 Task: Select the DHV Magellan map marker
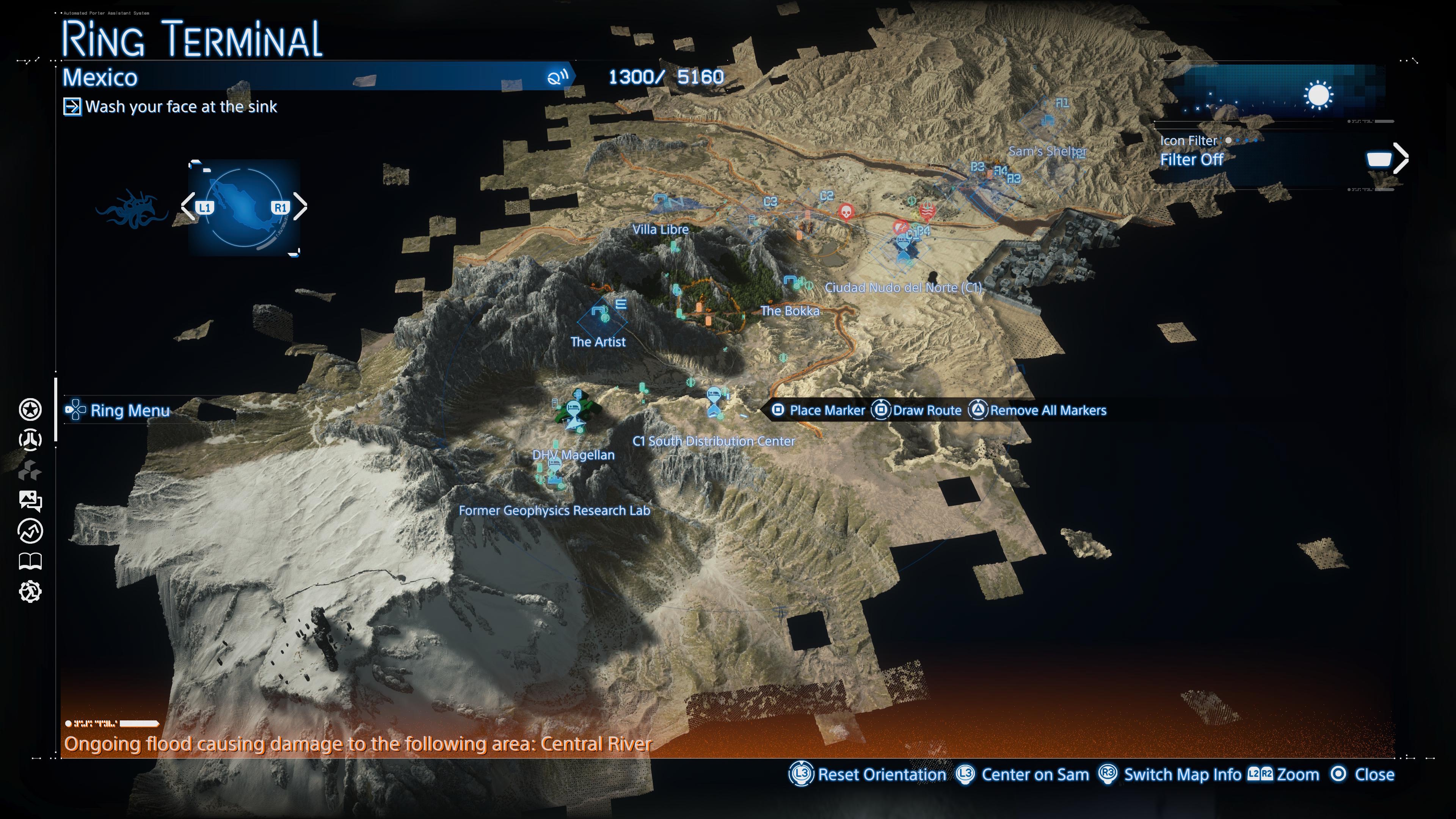pyautogui.click(x=573, y=455)
